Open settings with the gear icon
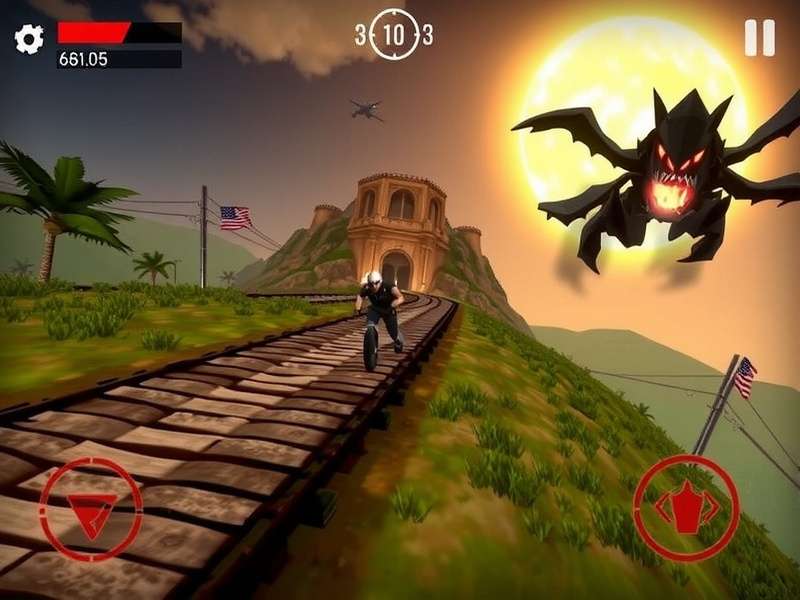800x600 pixels. pyautogui.click(x=29, y=39)
